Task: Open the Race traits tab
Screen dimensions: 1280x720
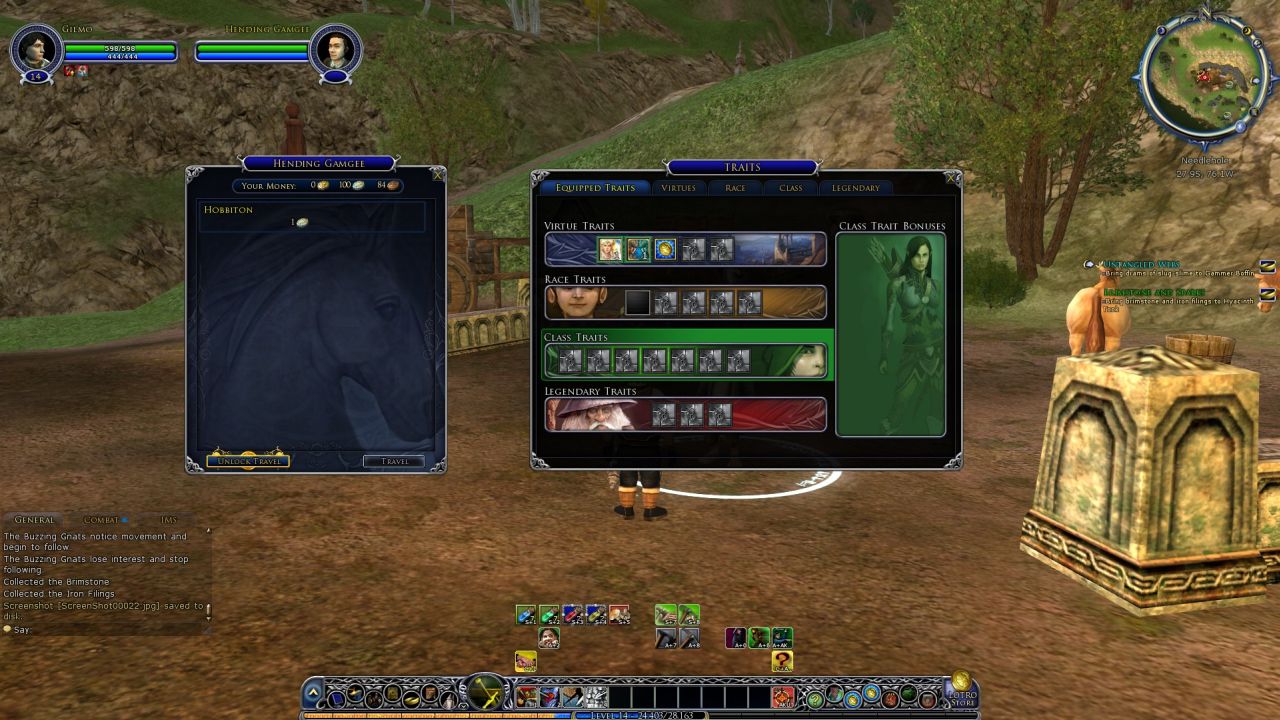Action: coord(735,188)
